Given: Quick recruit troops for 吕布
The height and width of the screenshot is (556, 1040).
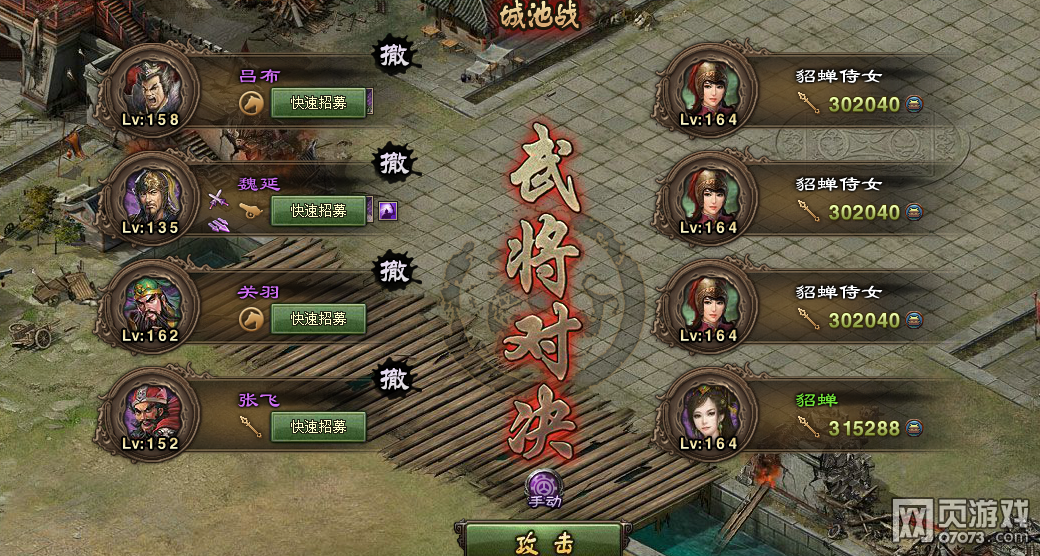Looking at the screenshot, I should coord(318,103).
